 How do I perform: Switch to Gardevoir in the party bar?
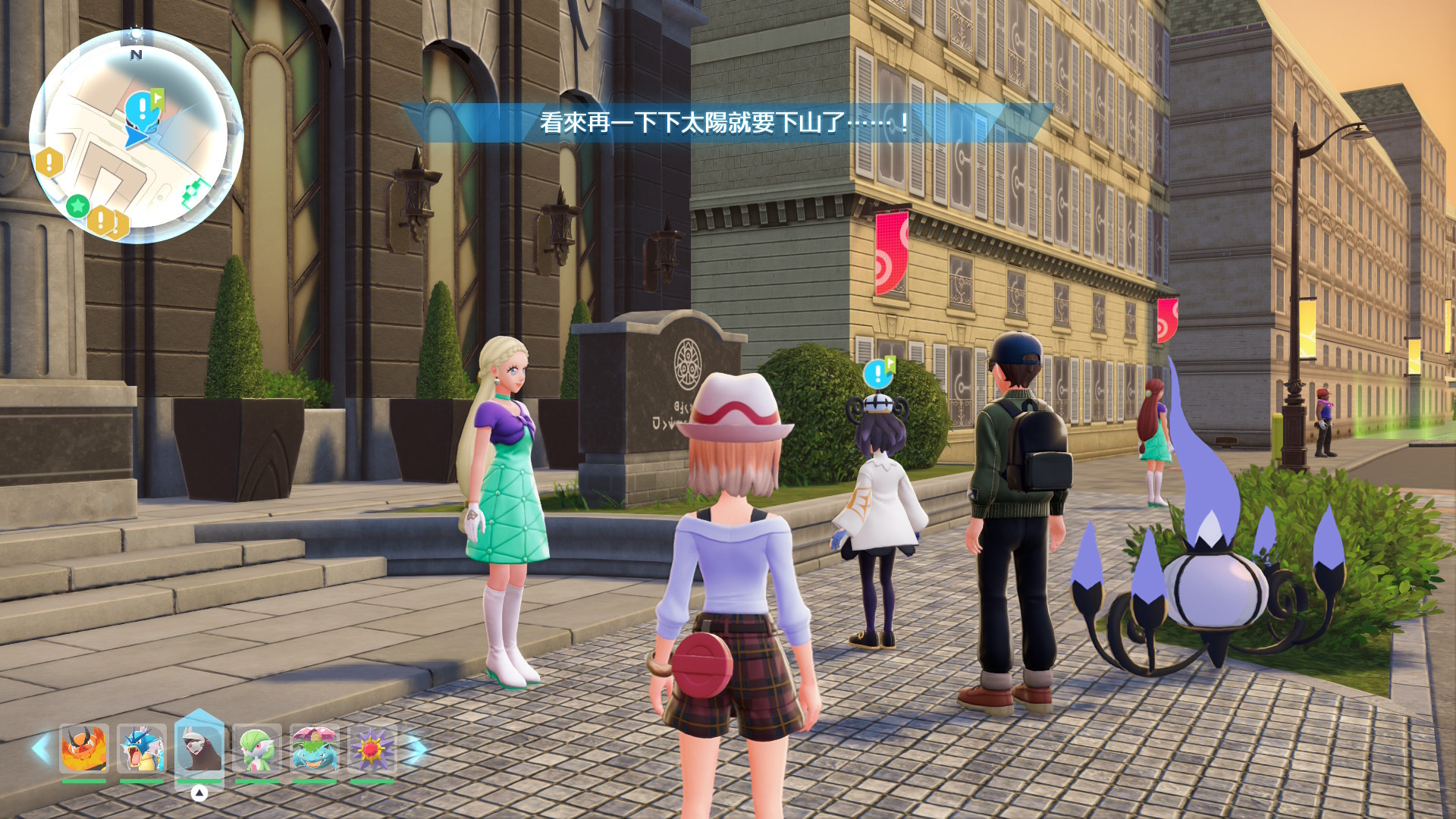coord(256,748)
